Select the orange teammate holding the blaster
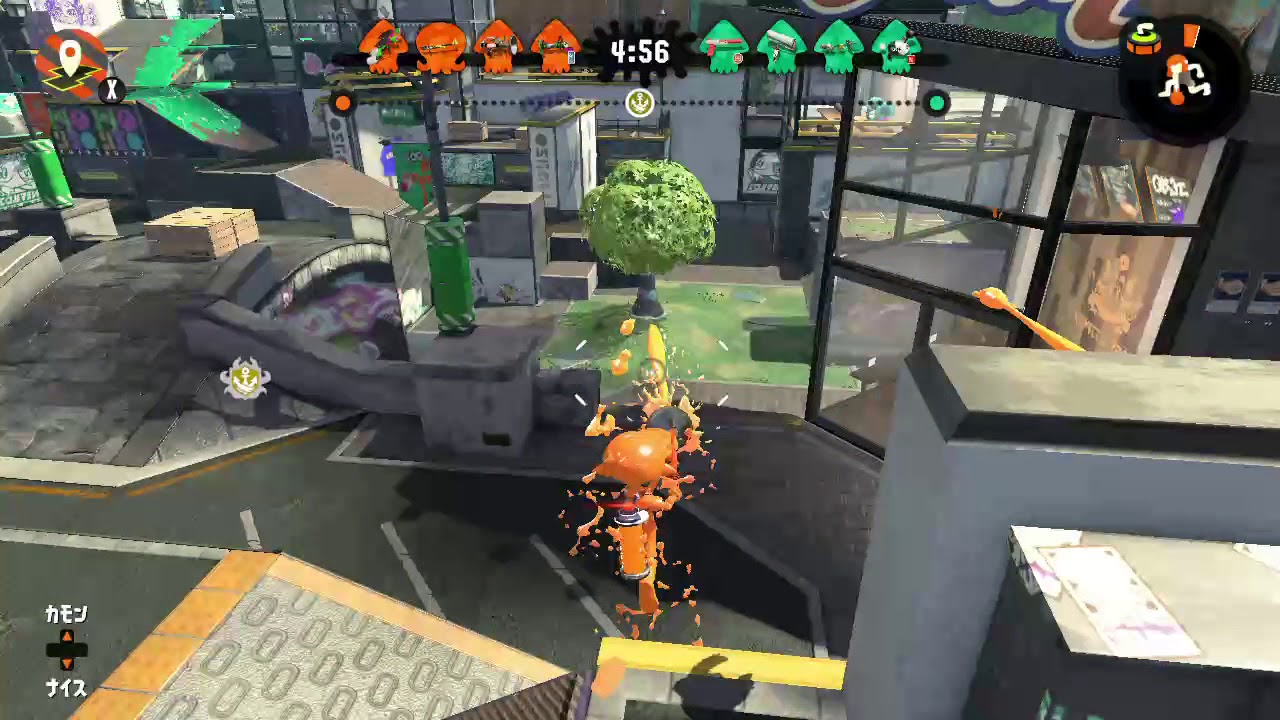Viewport: 1280px width, 720px height. (x=497, y=45)
